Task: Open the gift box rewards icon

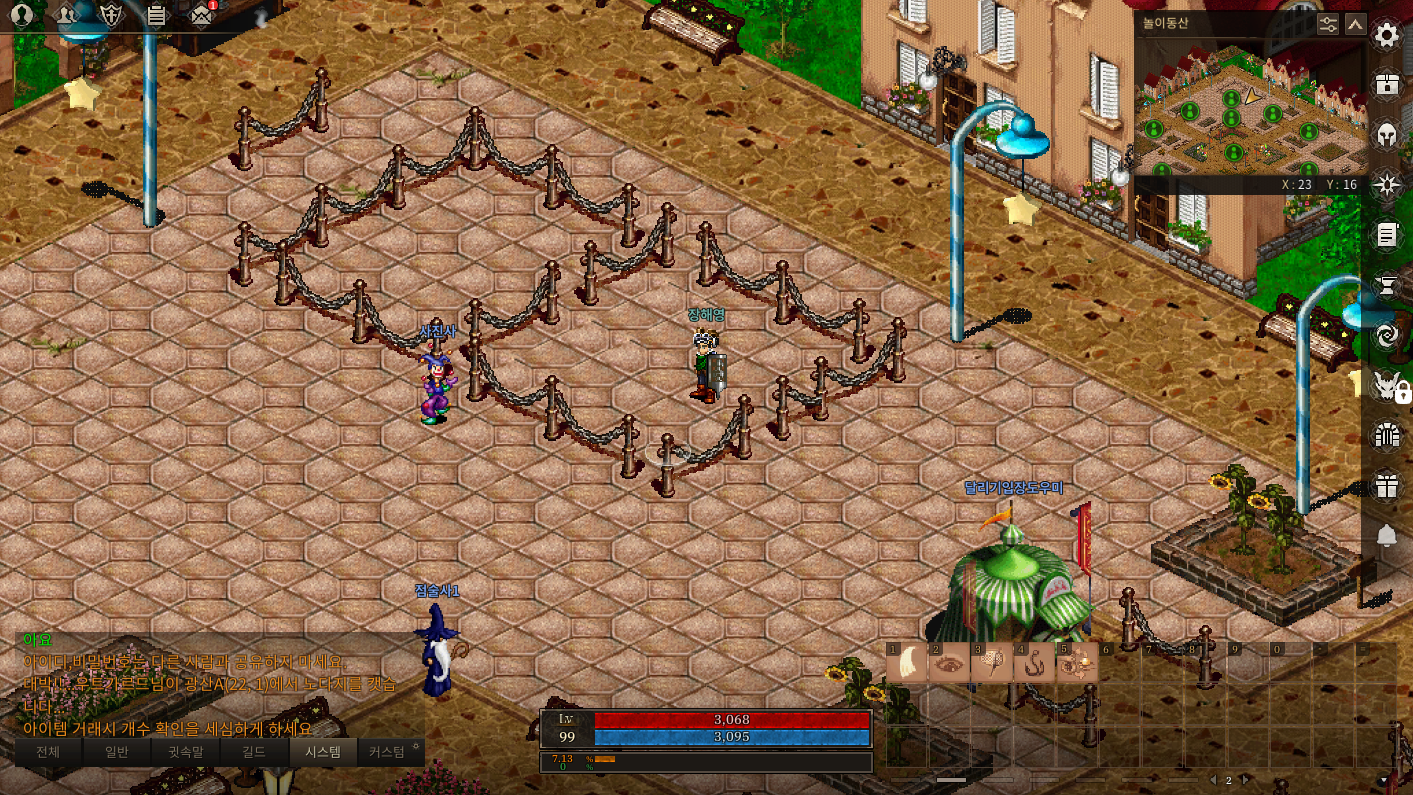Action: tap(1386, 486)
